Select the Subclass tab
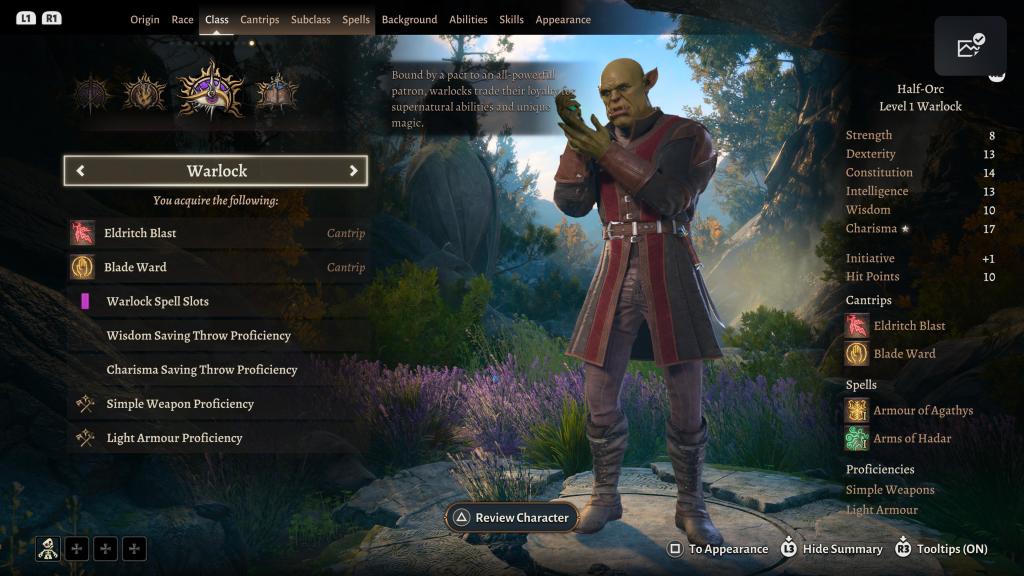 pyautogui.click(x=310, y=20)
